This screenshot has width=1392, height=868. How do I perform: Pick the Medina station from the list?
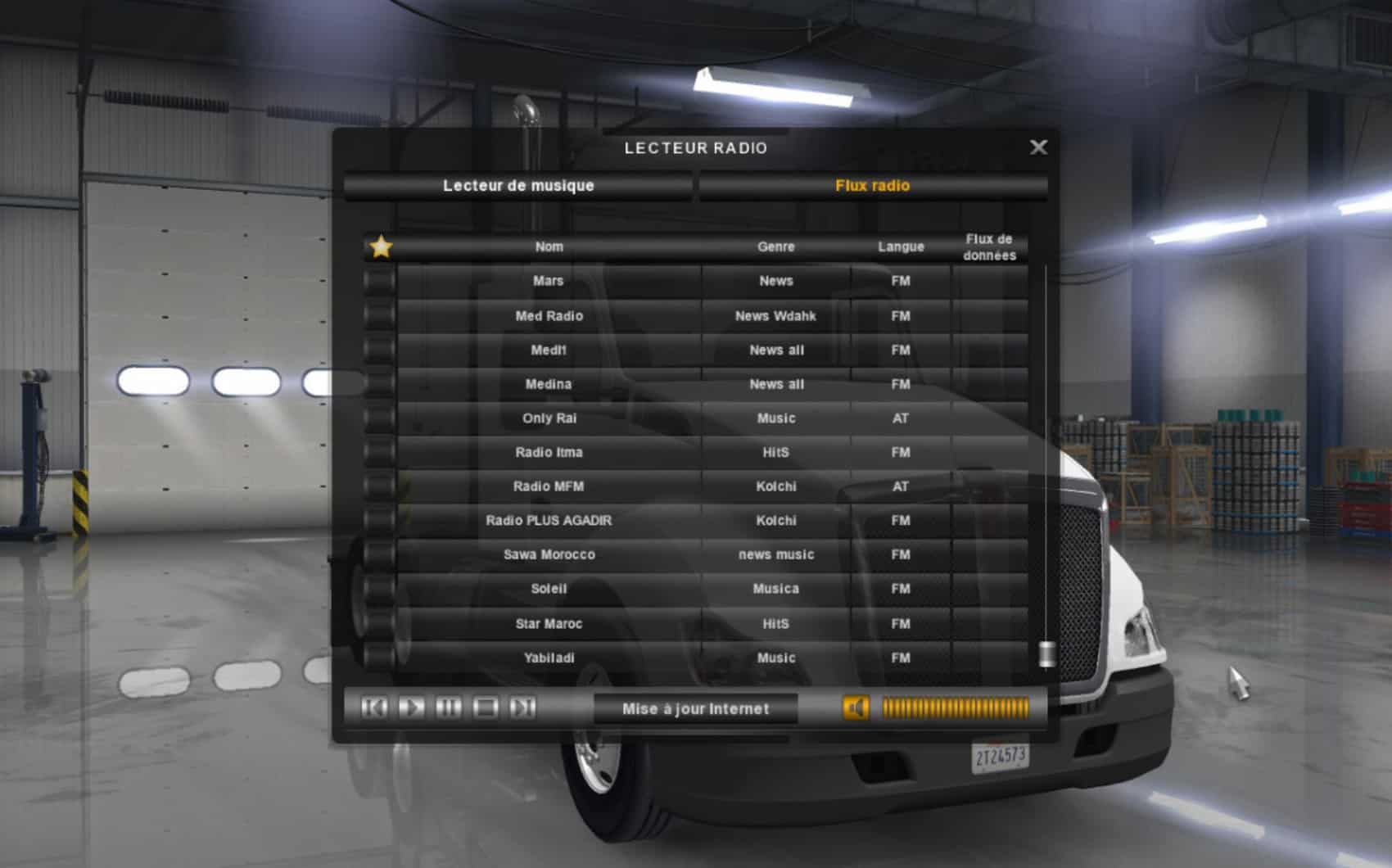click(x=549, y=384)
